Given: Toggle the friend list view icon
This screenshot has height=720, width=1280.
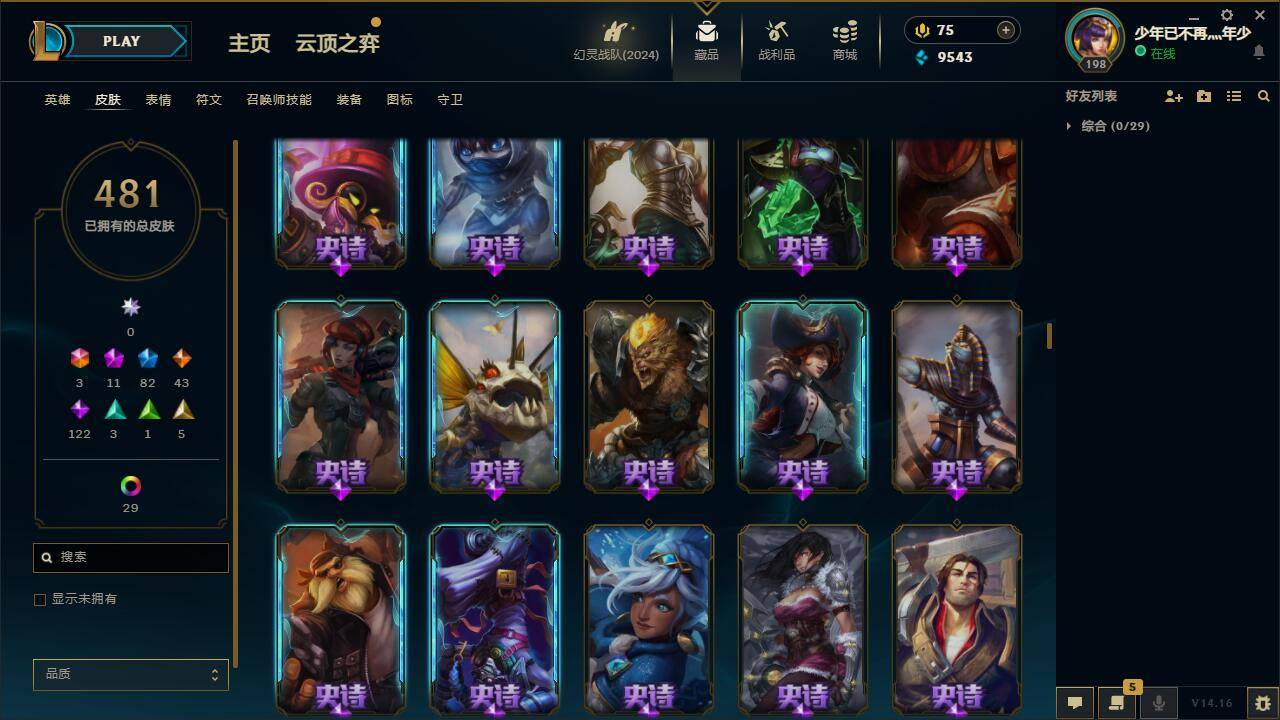Looking at the screenshot, I should 1233,96.
